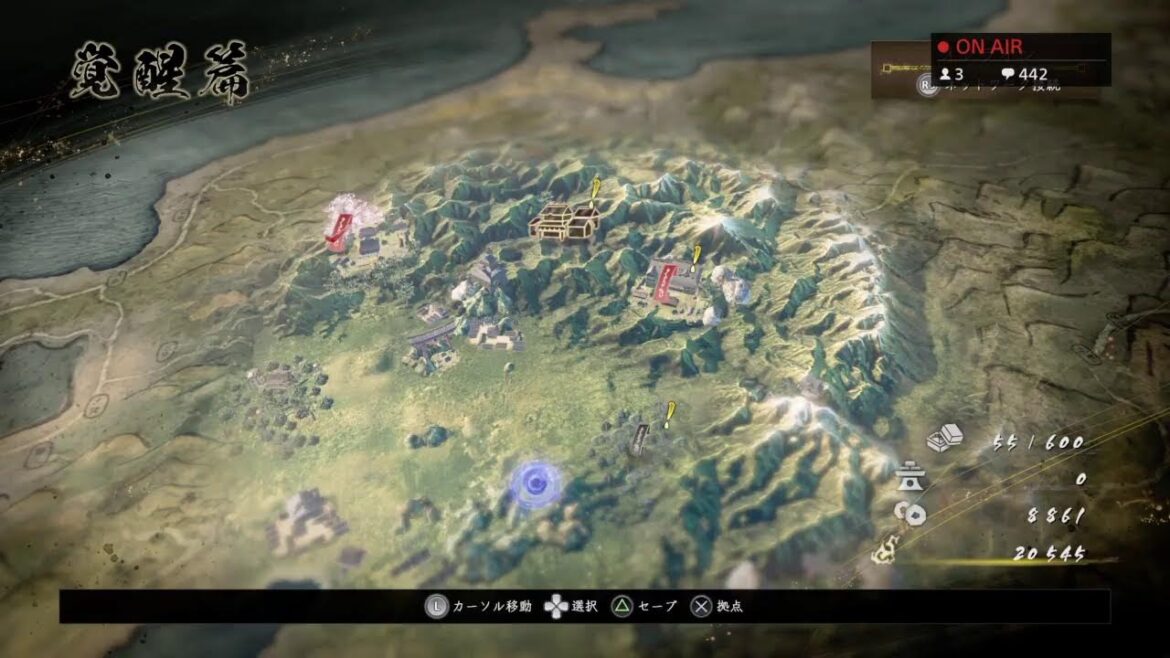Click the glowing blue swirl map cursor
This screenshot has height=658, width=1170.
(x=534, y=484)
